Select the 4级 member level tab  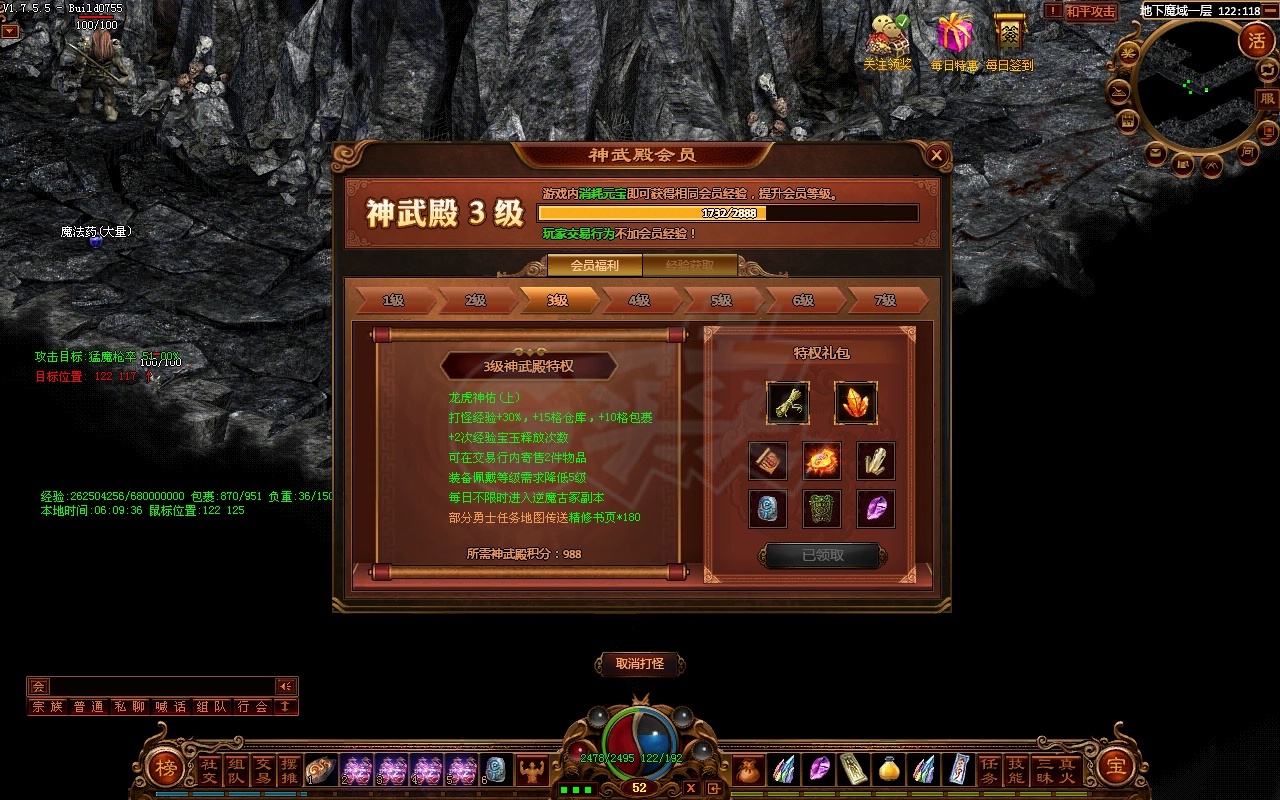coord(640,300)
